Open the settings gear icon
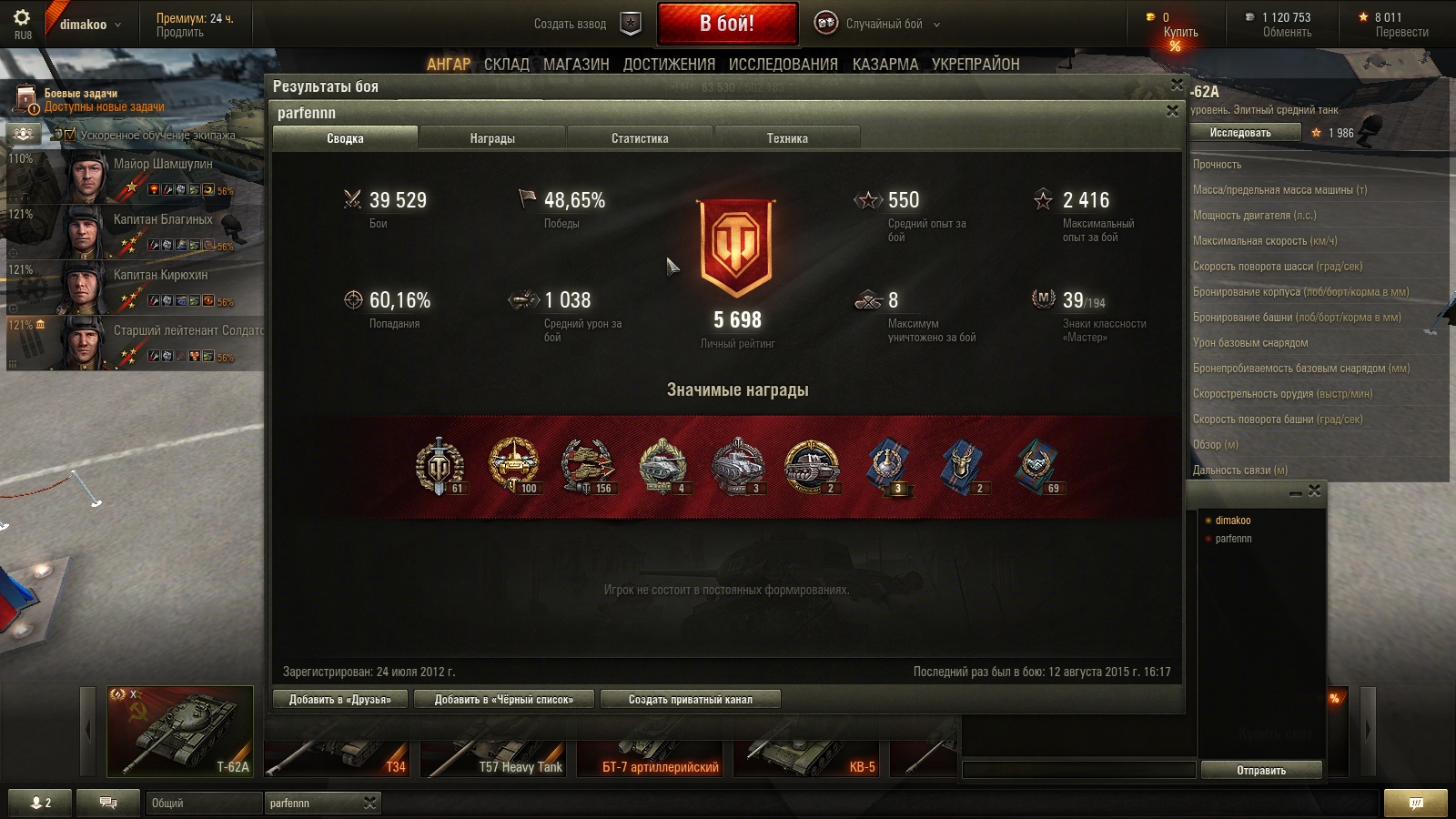The image size is (1456, 819). 22,17
